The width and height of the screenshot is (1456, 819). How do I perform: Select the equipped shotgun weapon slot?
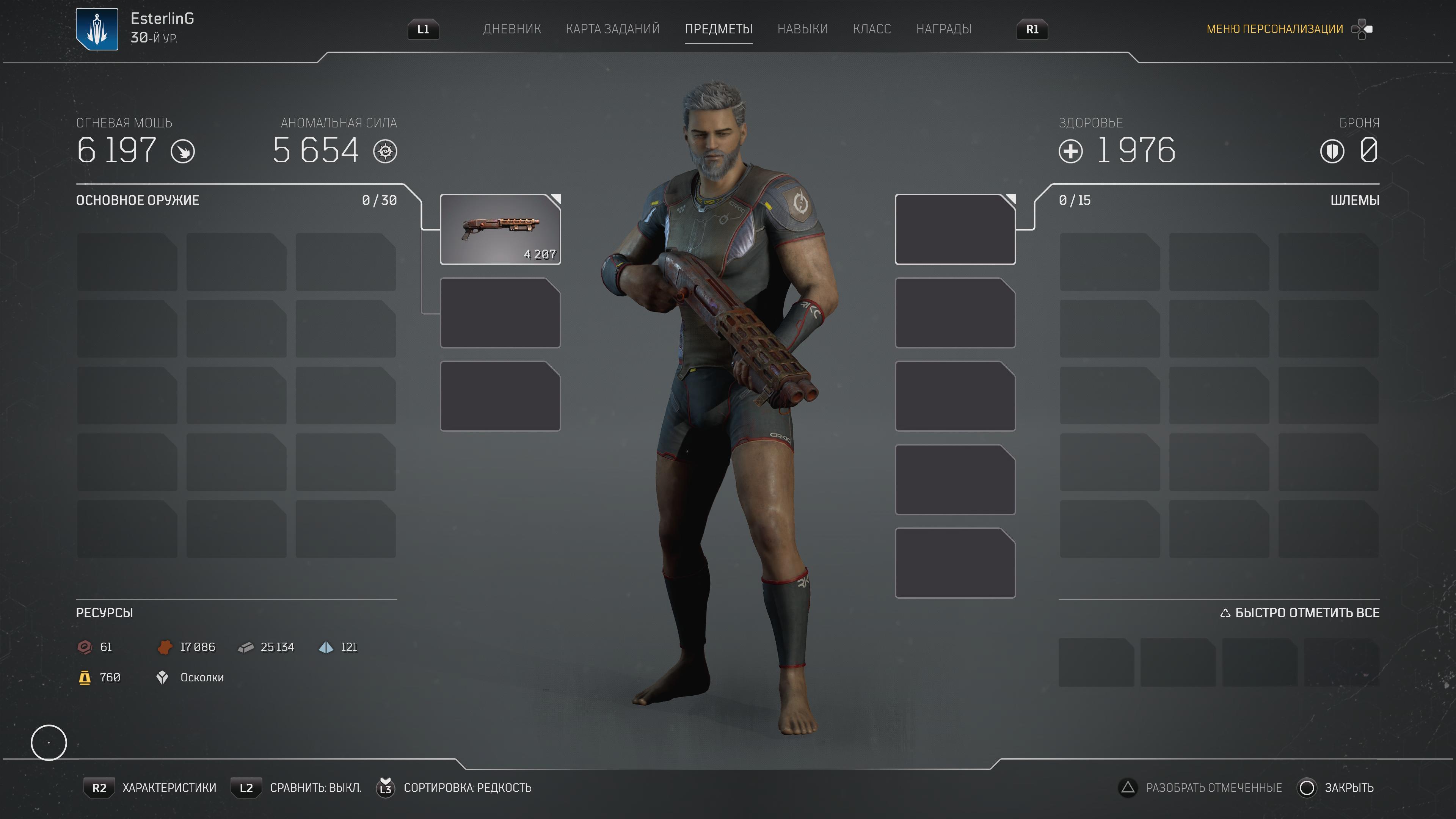(500, 229)
